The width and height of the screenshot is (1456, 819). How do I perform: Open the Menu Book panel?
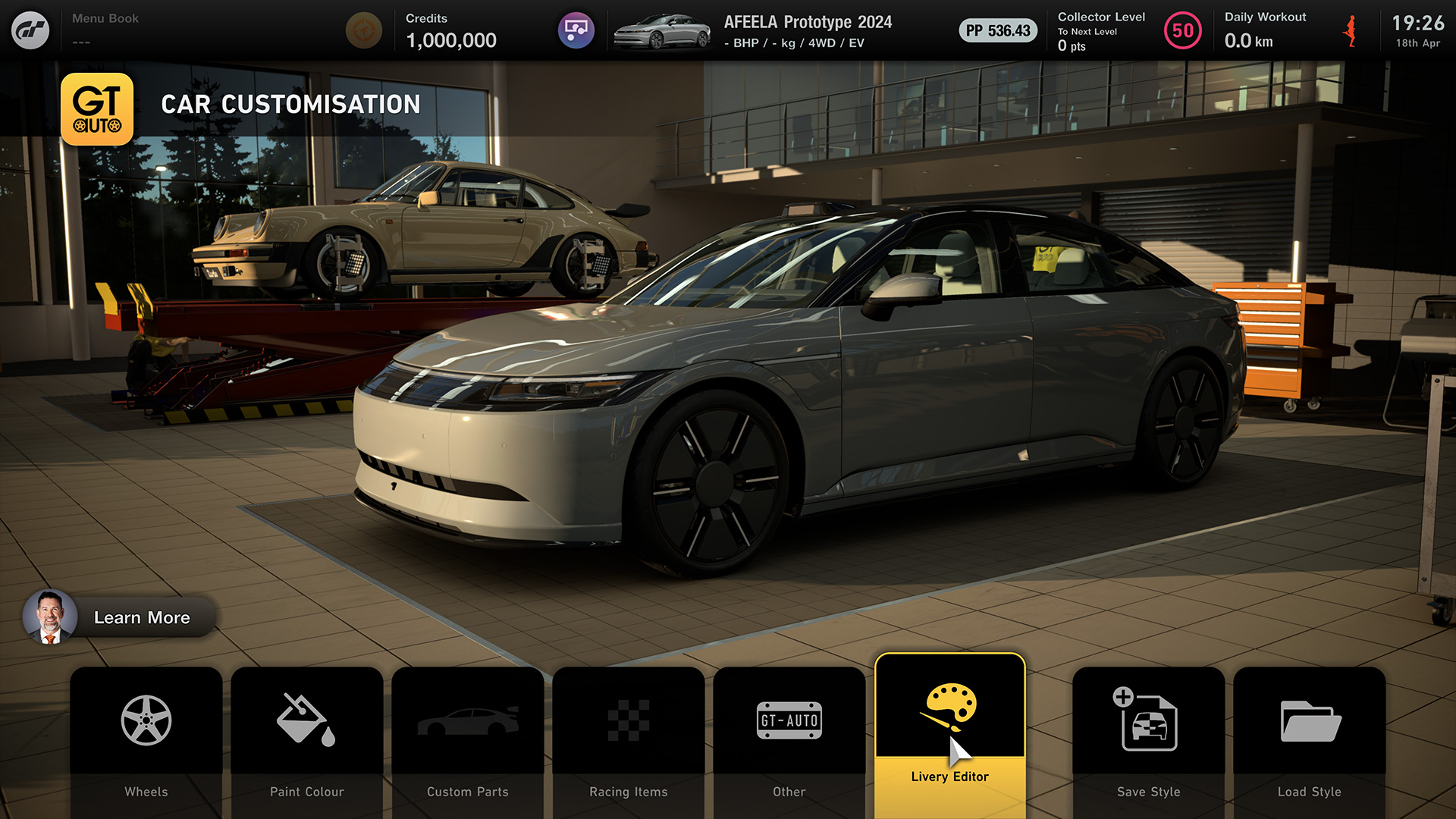tap(105, 29)
